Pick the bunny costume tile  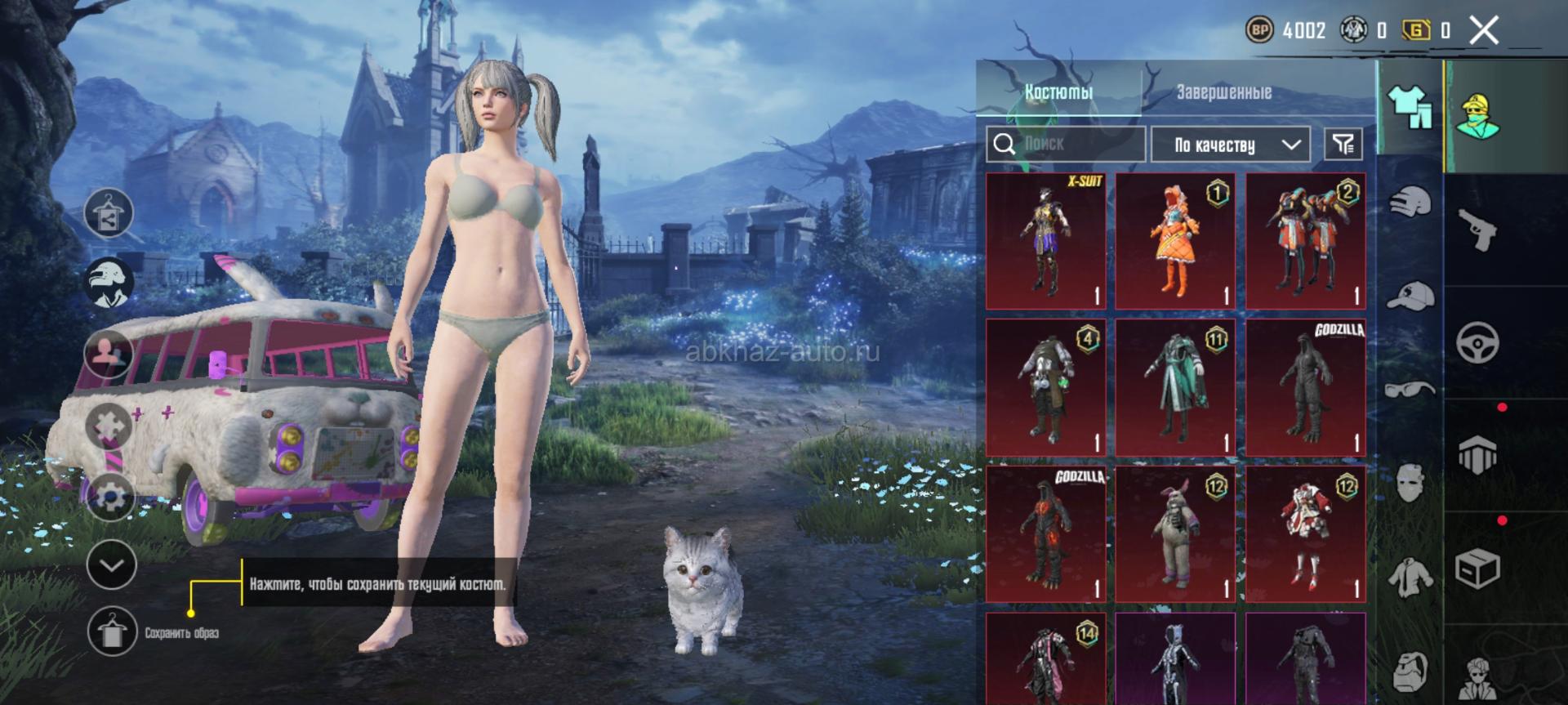1175,534
